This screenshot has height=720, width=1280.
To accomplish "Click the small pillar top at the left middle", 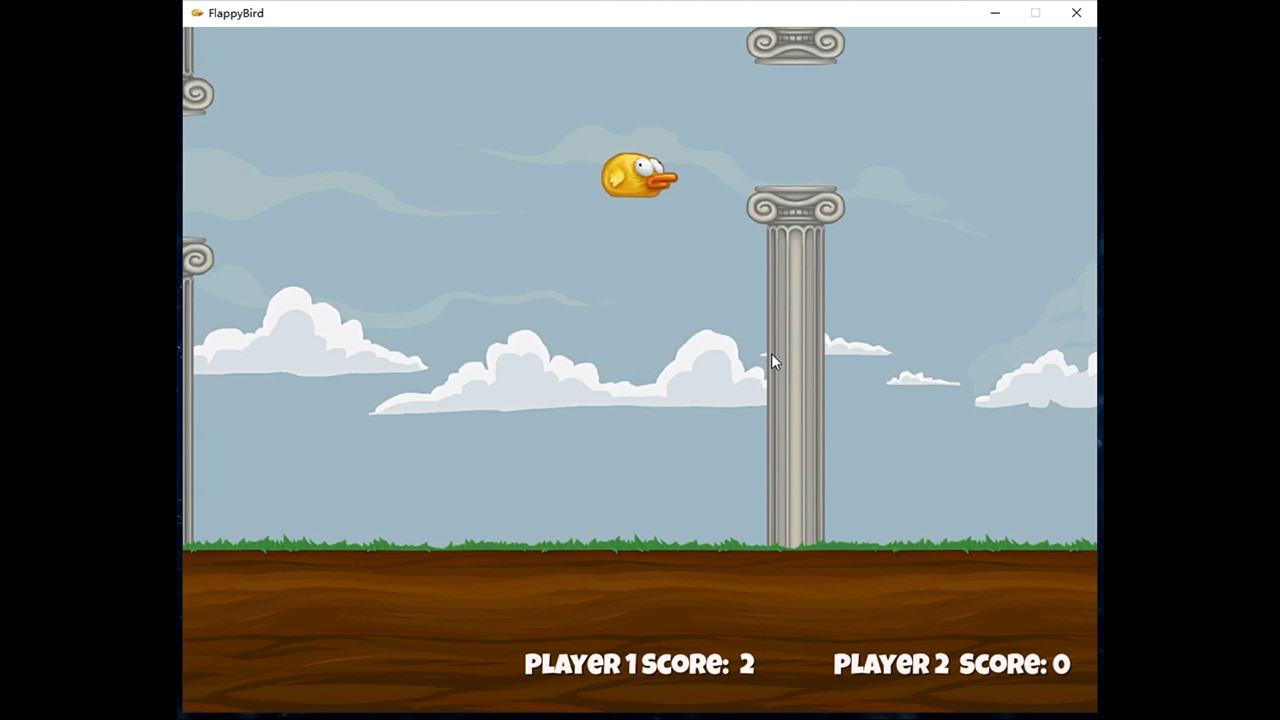I will [x=197, y=258].
